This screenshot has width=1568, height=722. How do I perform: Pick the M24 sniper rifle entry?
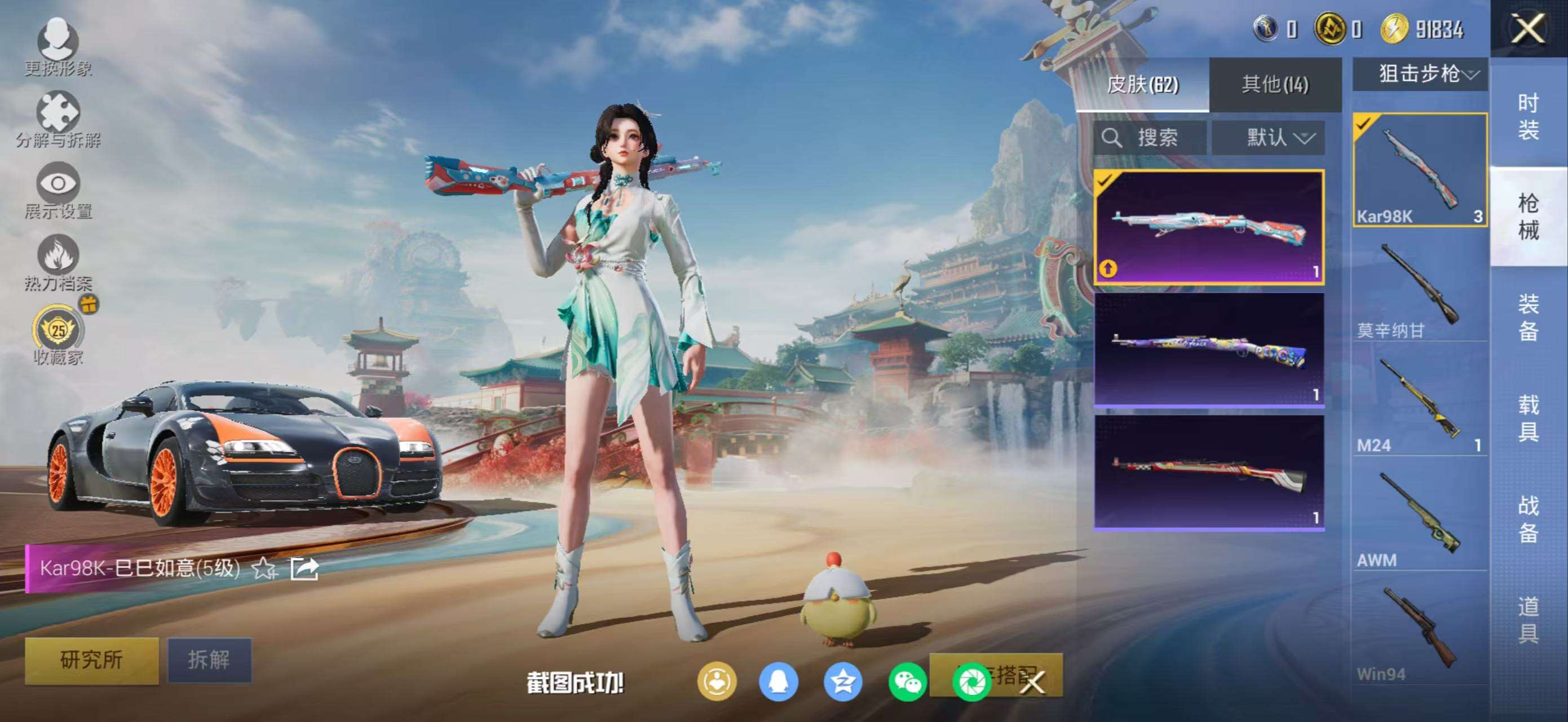pos(1420,406)
